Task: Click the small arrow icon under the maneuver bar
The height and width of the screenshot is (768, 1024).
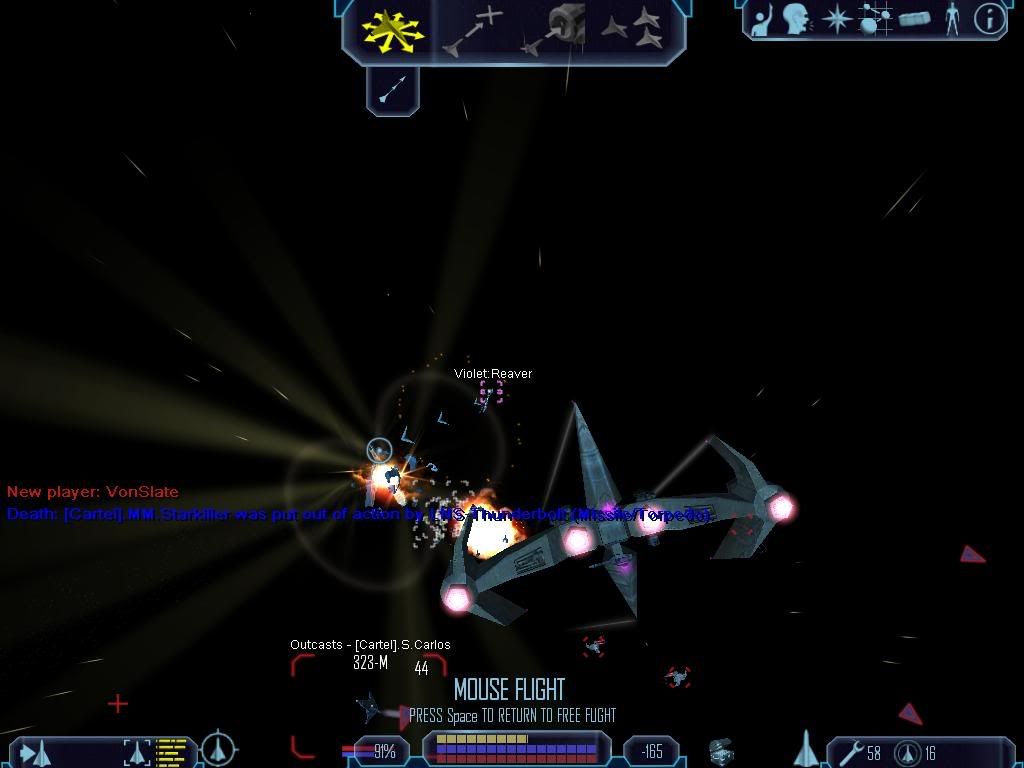Action: coord(392,91)
